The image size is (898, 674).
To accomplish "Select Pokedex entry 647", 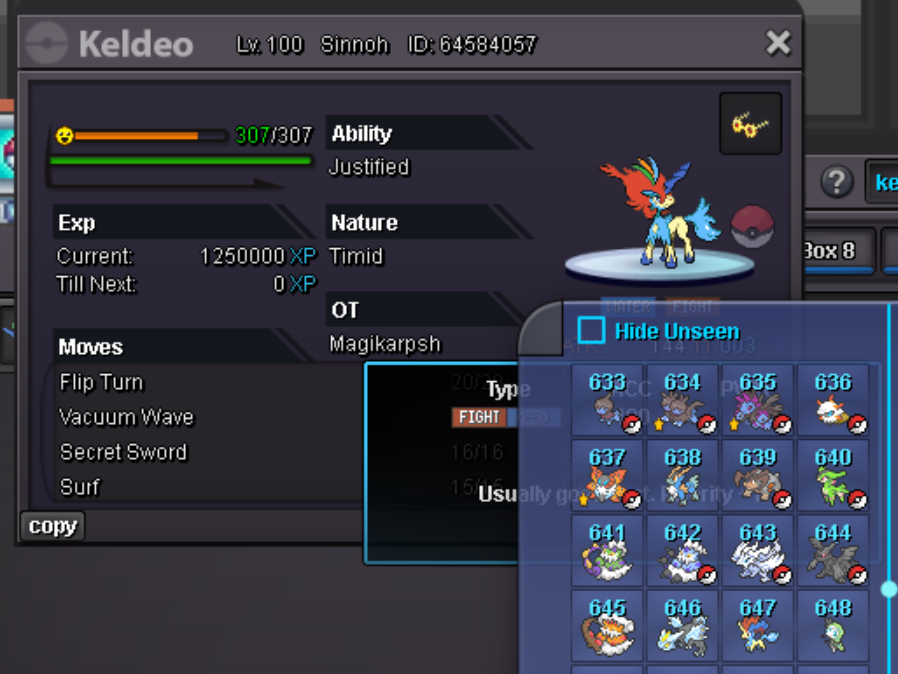I will [x=758, y=626].
